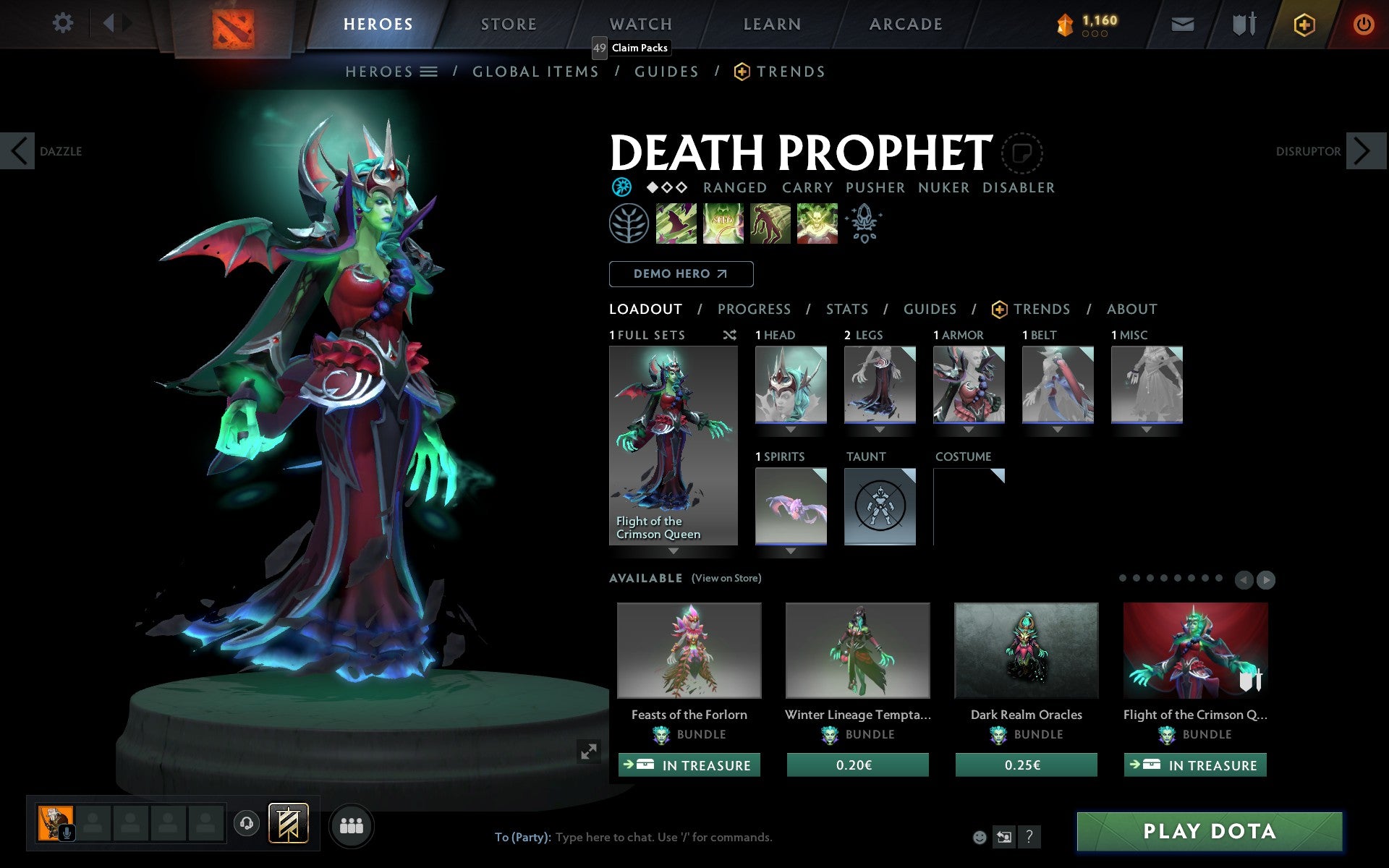This screenshot has height=868, width=1389.
Task: Expand the HEAD item slot dropdown arrow
Action: [x=790, y=428]
